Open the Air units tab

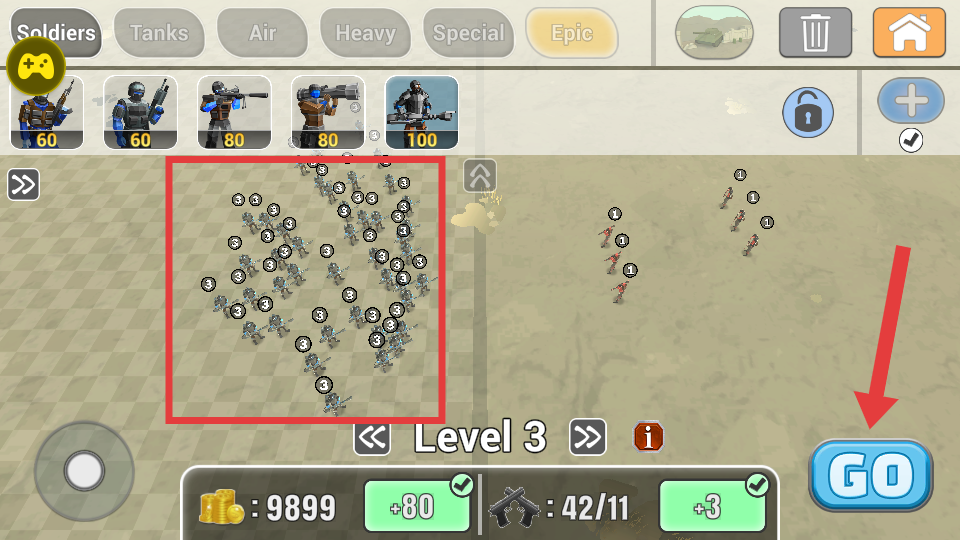[x=262, y=33]
